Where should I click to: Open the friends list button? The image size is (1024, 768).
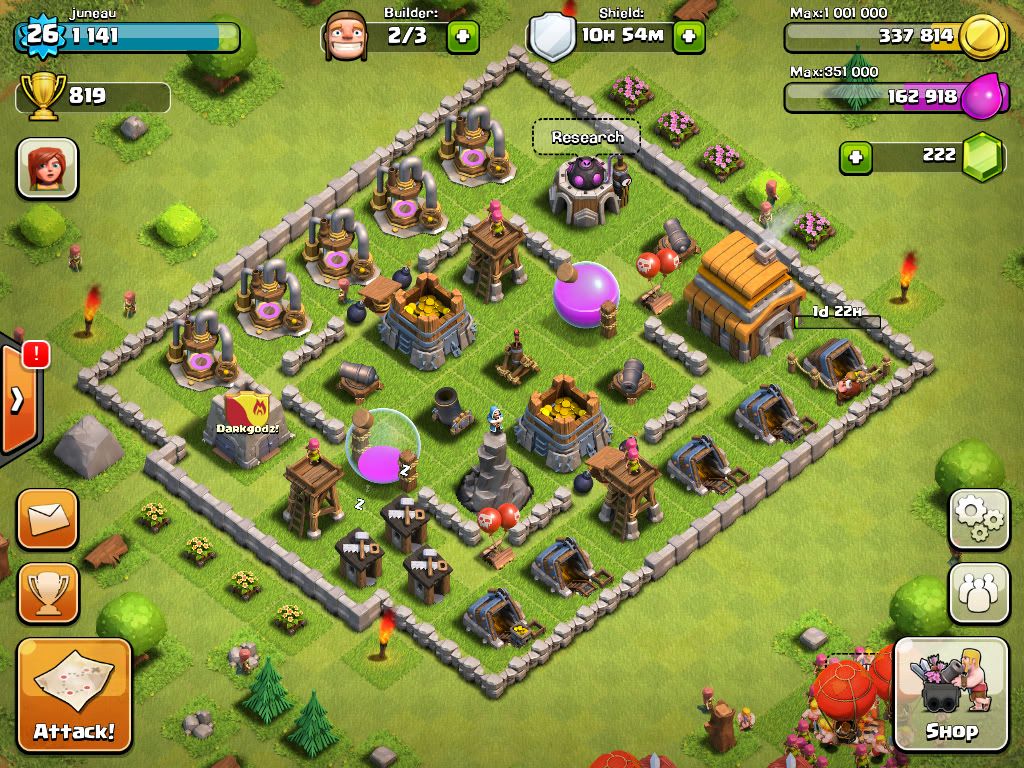click(978, 592)
